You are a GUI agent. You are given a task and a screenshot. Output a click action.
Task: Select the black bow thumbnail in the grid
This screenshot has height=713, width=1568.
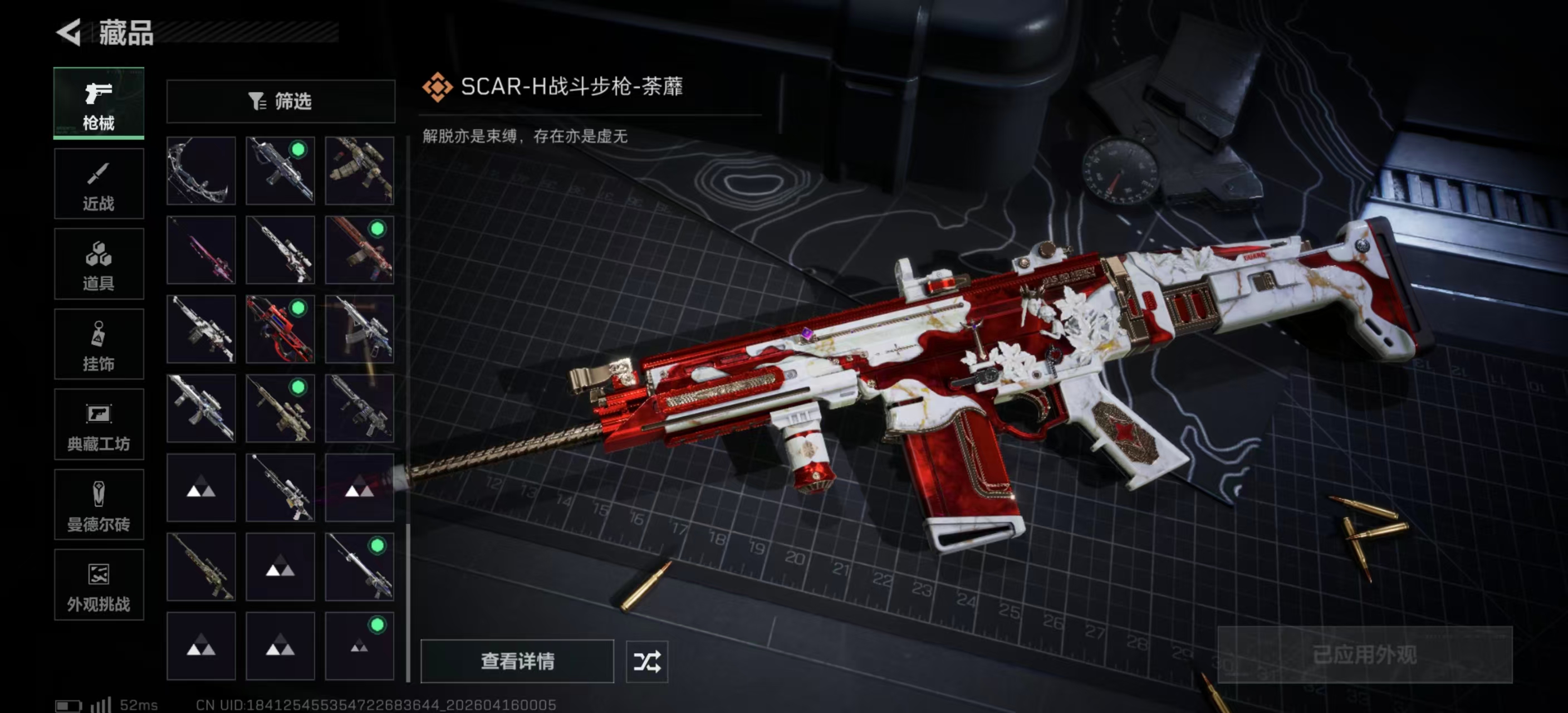pos(201,171)
